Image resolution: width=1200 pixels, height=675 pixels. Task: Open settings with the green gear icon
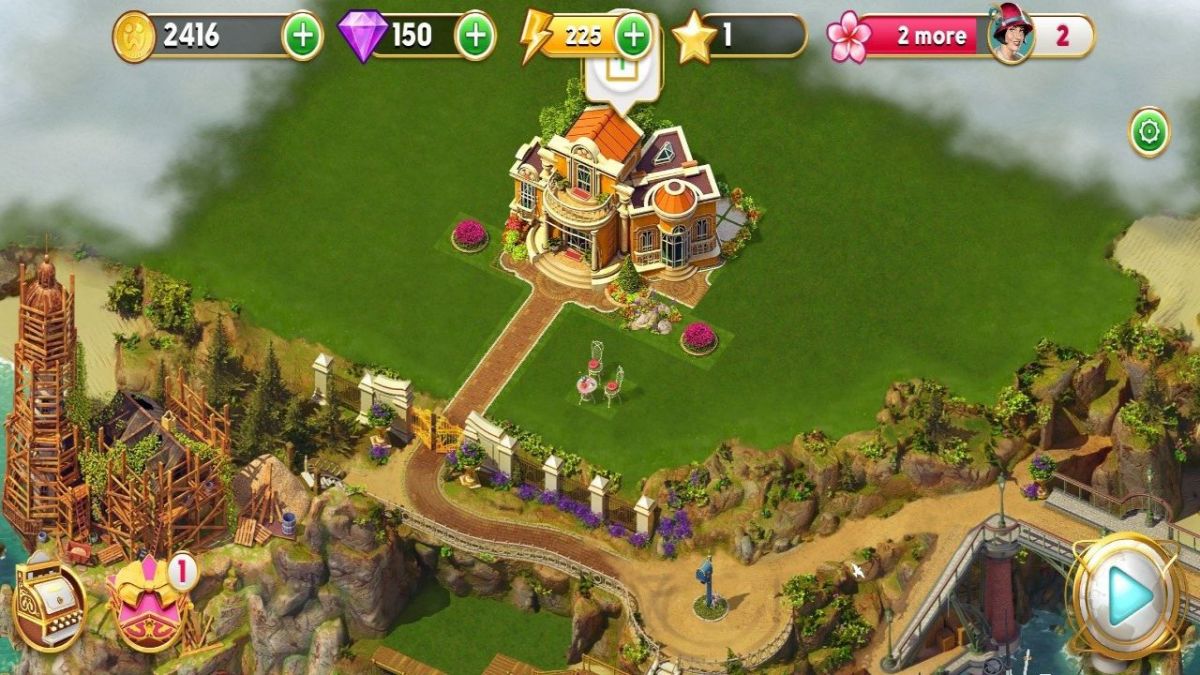coord(1149,132)
